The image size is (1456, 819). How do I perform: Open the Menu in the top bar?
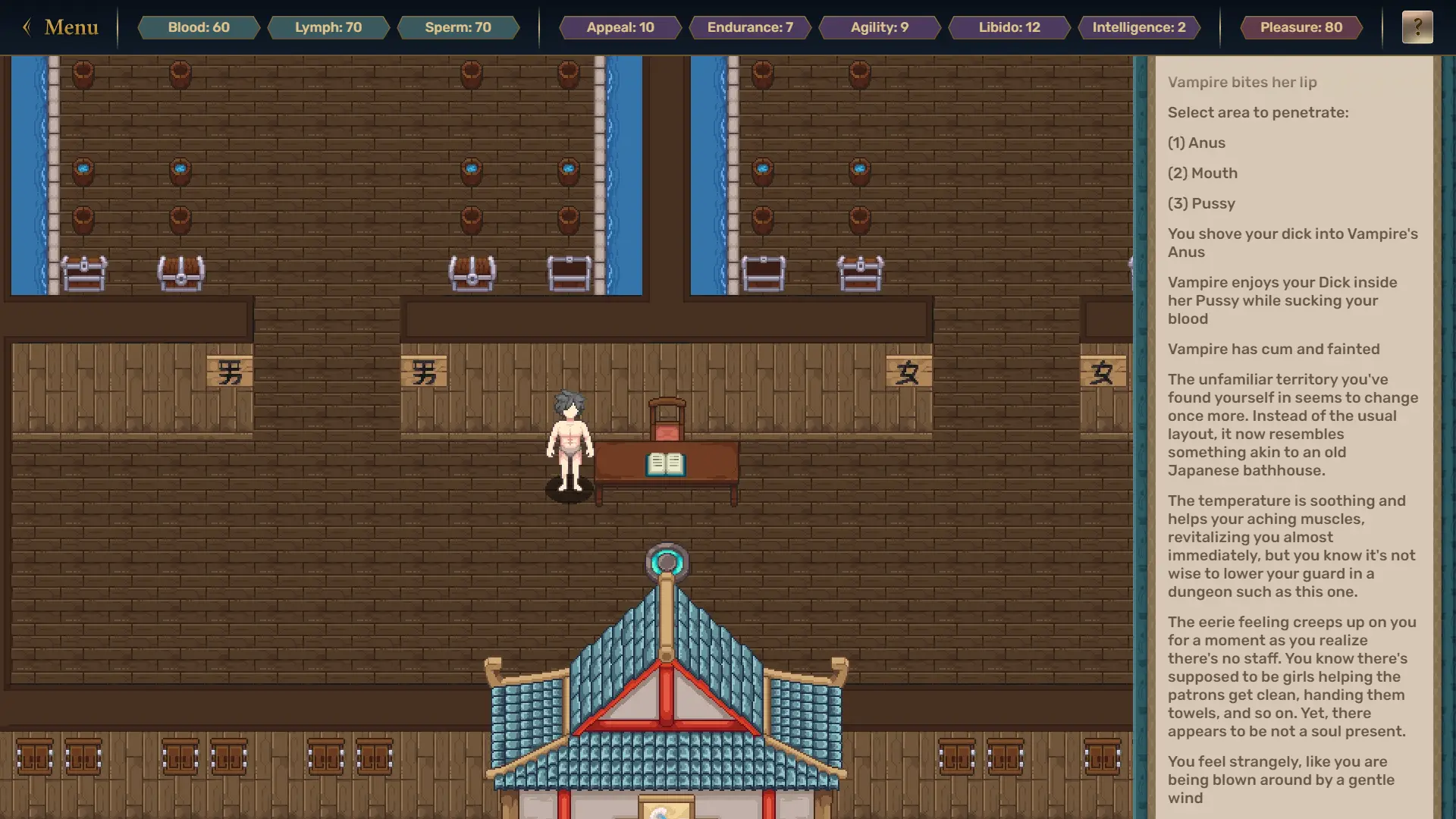tap(61, 27)
